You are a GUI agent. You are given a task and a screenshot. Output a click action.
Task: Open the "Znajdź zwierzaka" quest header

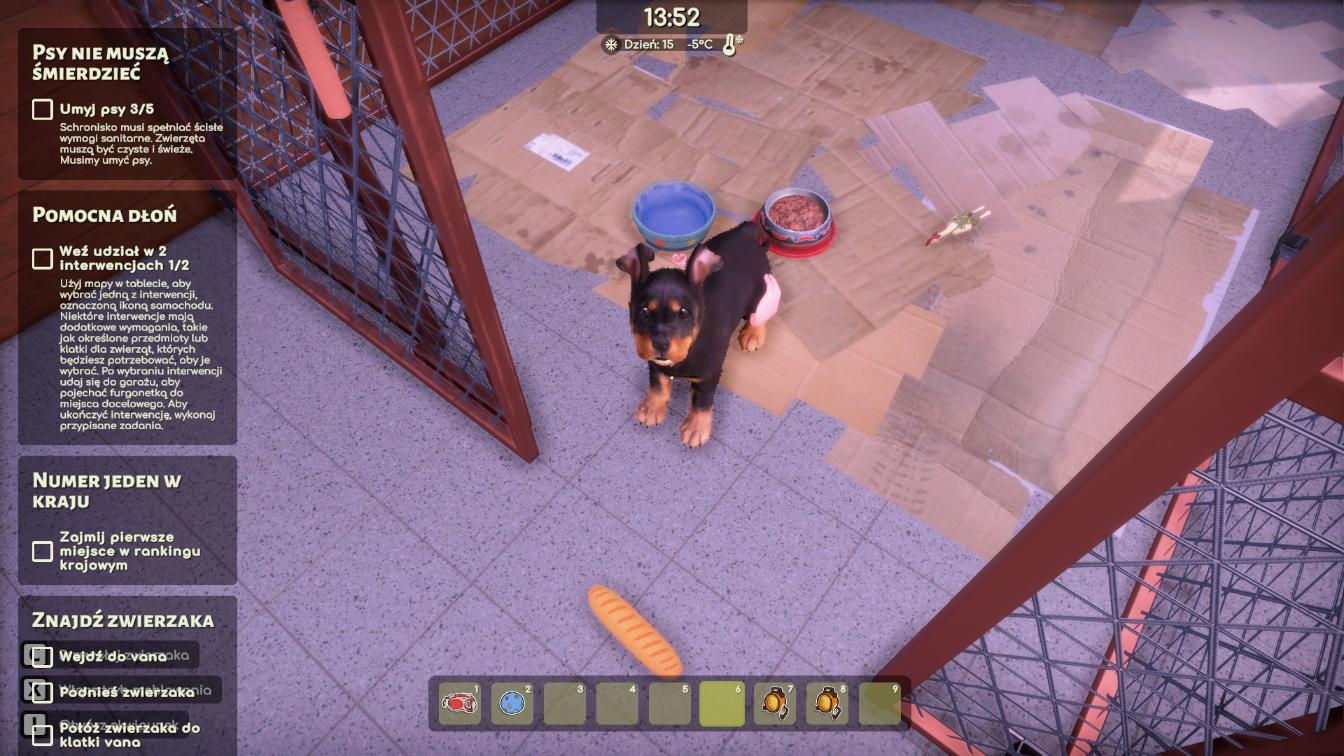point(122,620)
